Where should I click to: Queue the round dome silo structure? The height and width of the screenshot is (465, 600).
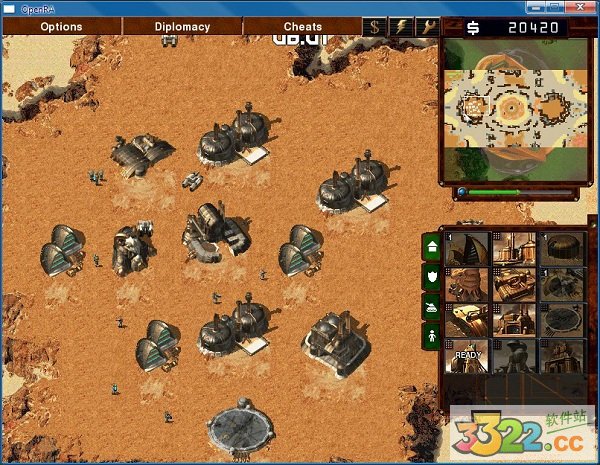[564, 249]
